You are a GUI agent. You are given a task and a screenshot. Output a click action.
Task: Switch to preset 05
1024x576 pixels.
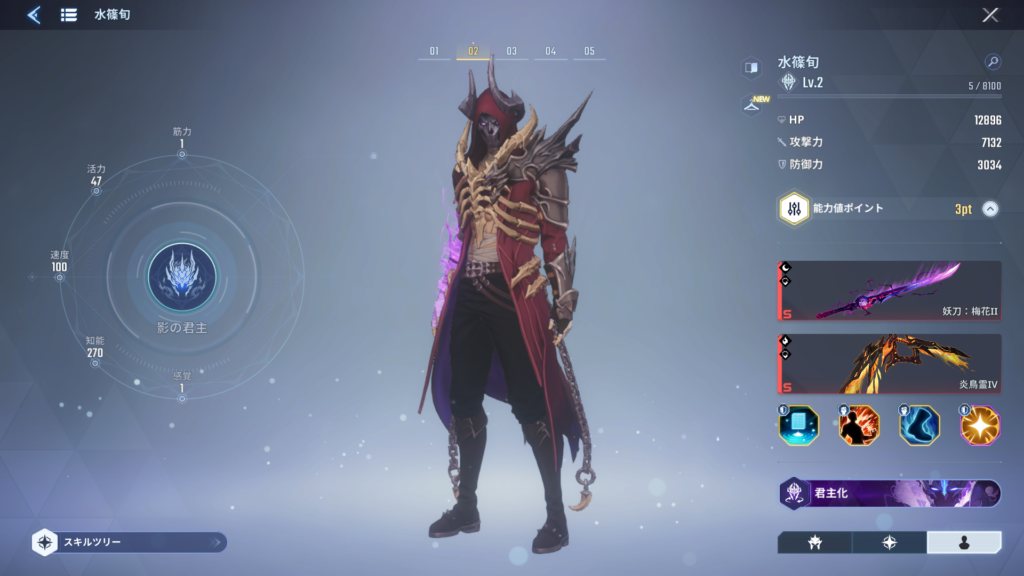click(x=589, y=51)
